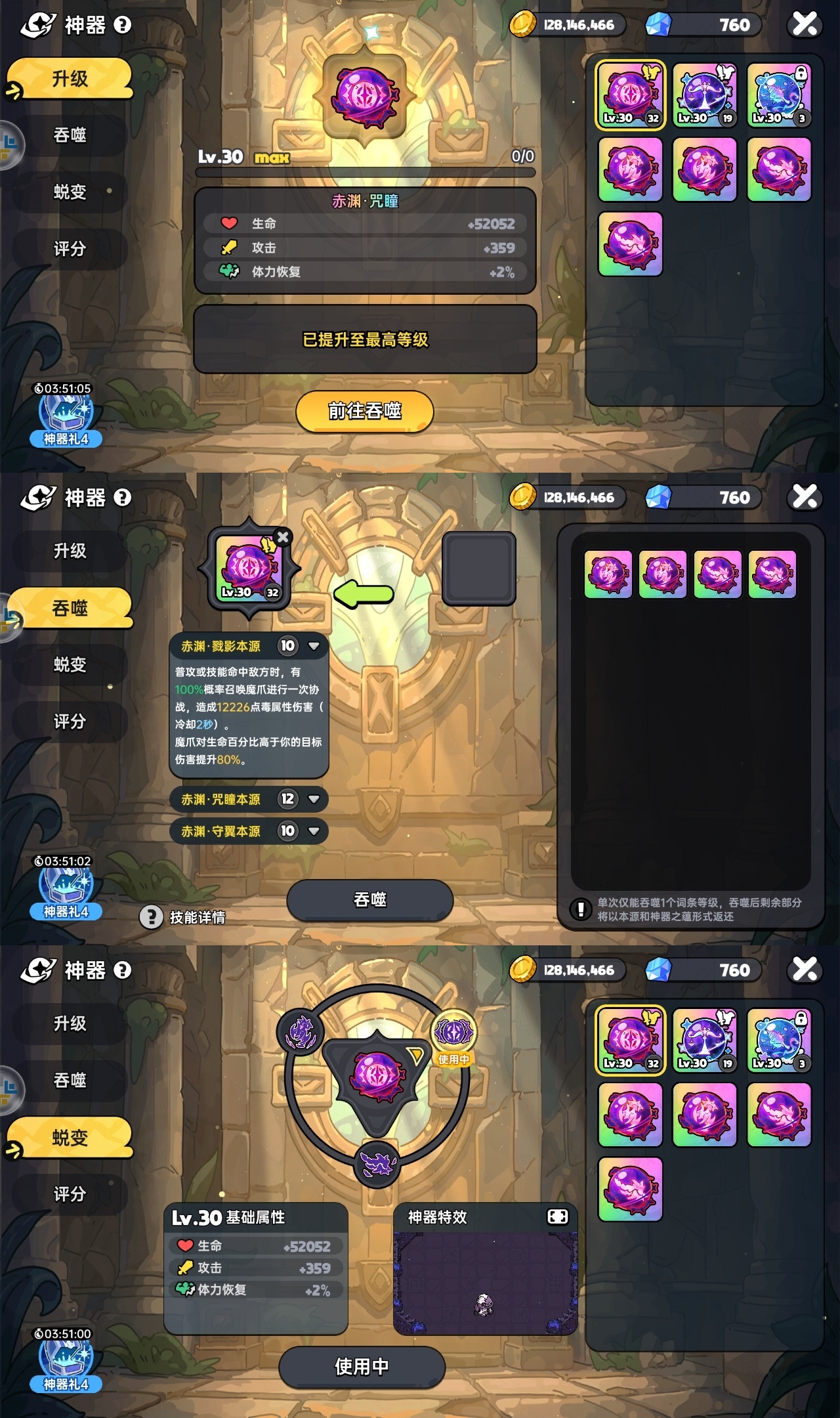Preview the 神器特效 animation thumbnail

point(485,1283)
